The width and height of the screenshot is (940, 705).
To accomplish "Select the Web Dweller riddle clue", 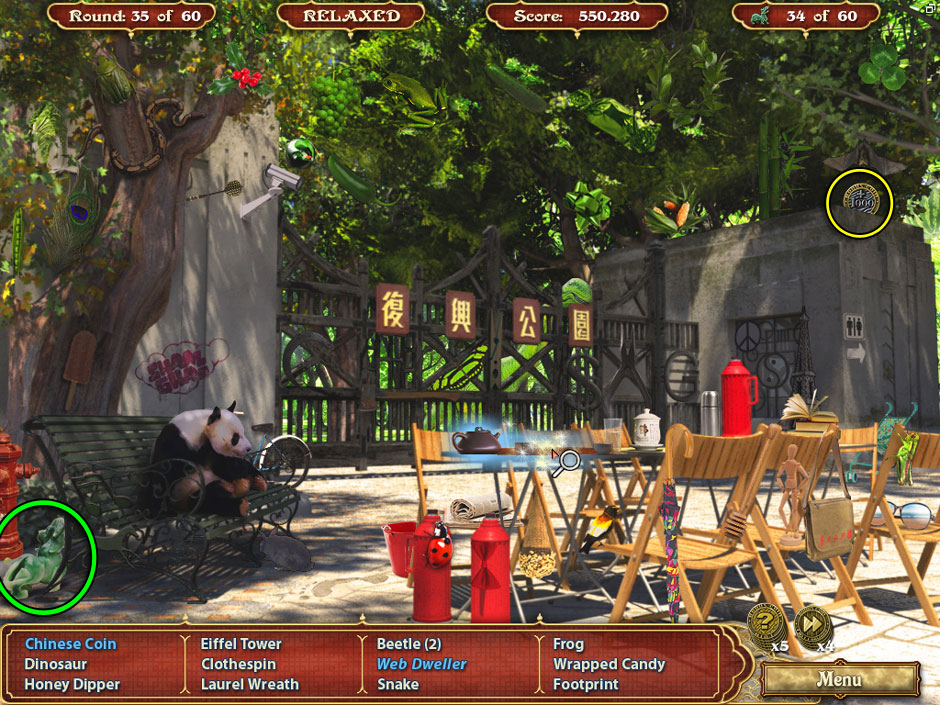I will tap(421, 664).
